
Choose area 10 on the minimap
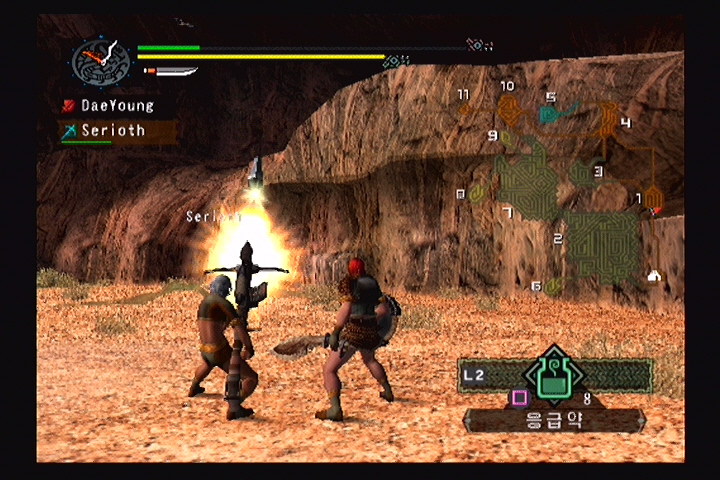[x=510, y=106]
